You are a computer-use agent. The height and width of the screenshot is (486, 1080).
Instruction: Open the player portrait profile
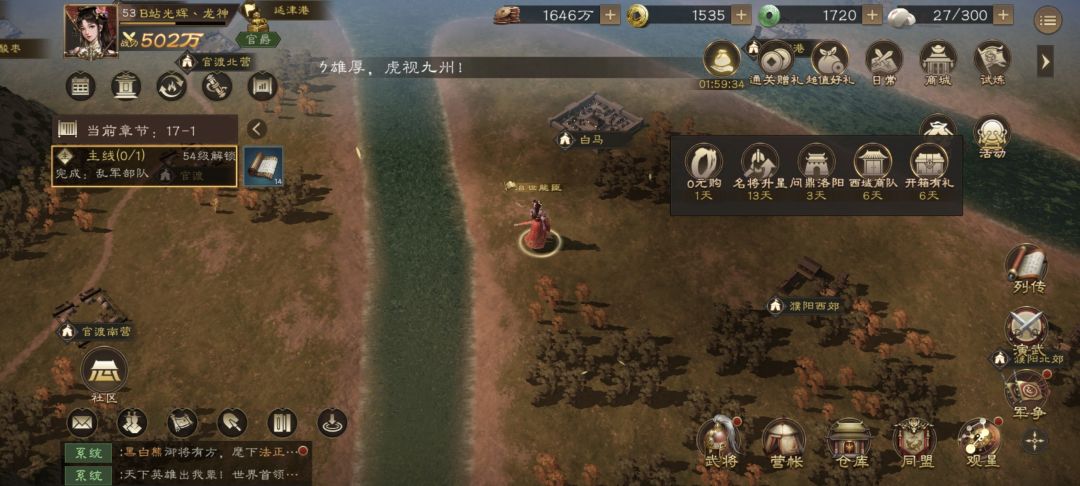(x=91, y=31)
